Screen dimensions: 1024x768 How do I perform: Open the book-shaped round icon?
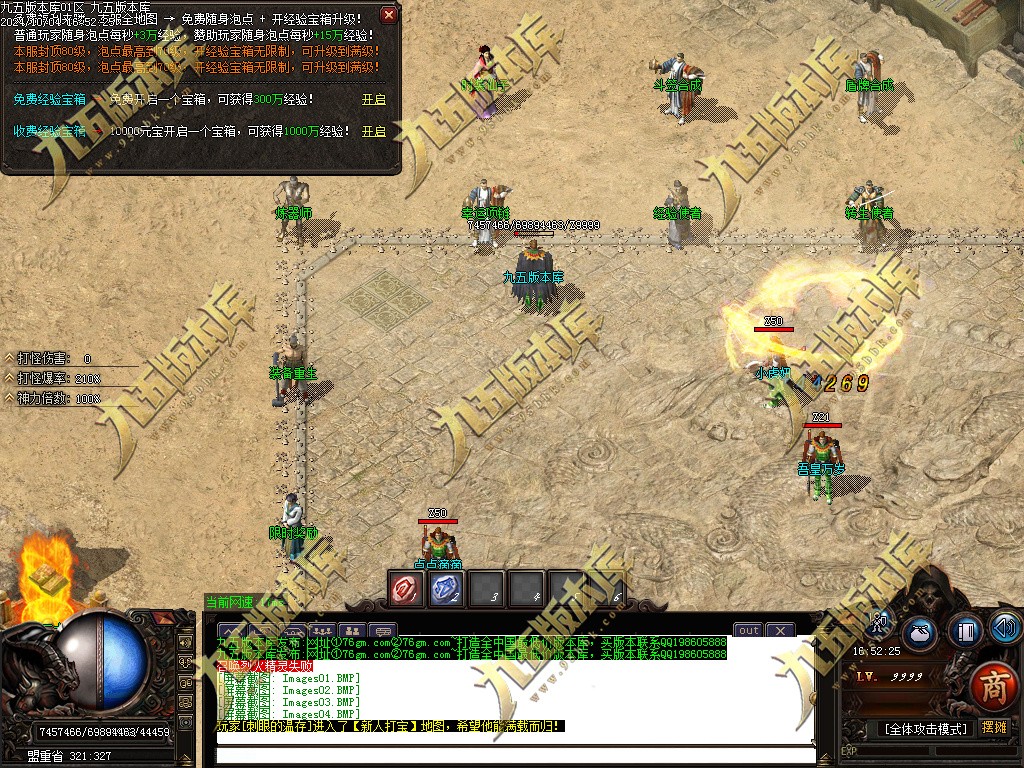966,631
